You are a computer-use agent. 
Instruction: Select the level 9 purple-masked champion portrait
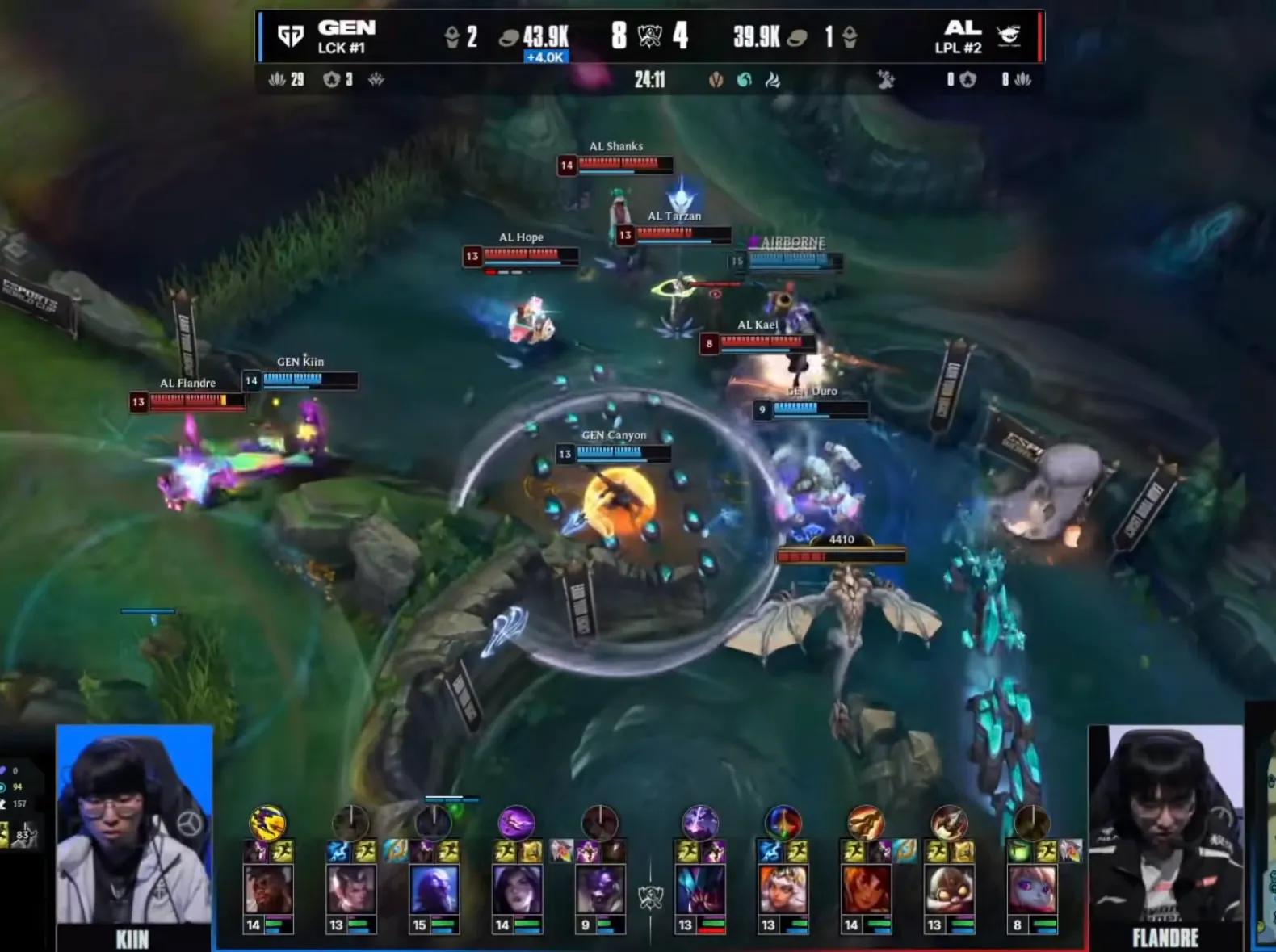[x=599, y=891]
